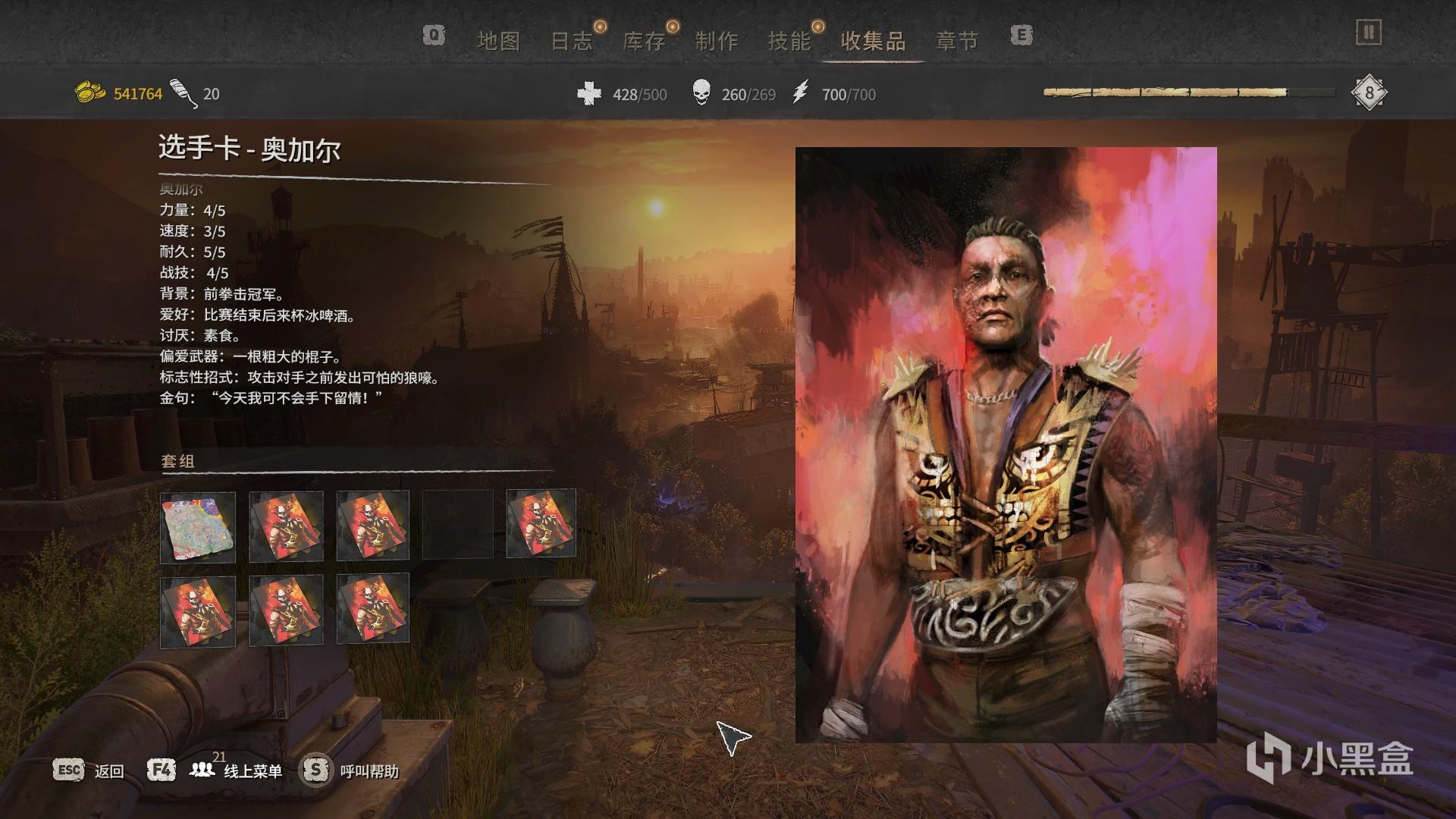
Task: View the large 奥加尔 fighter card artwork
Action: 1006,444
